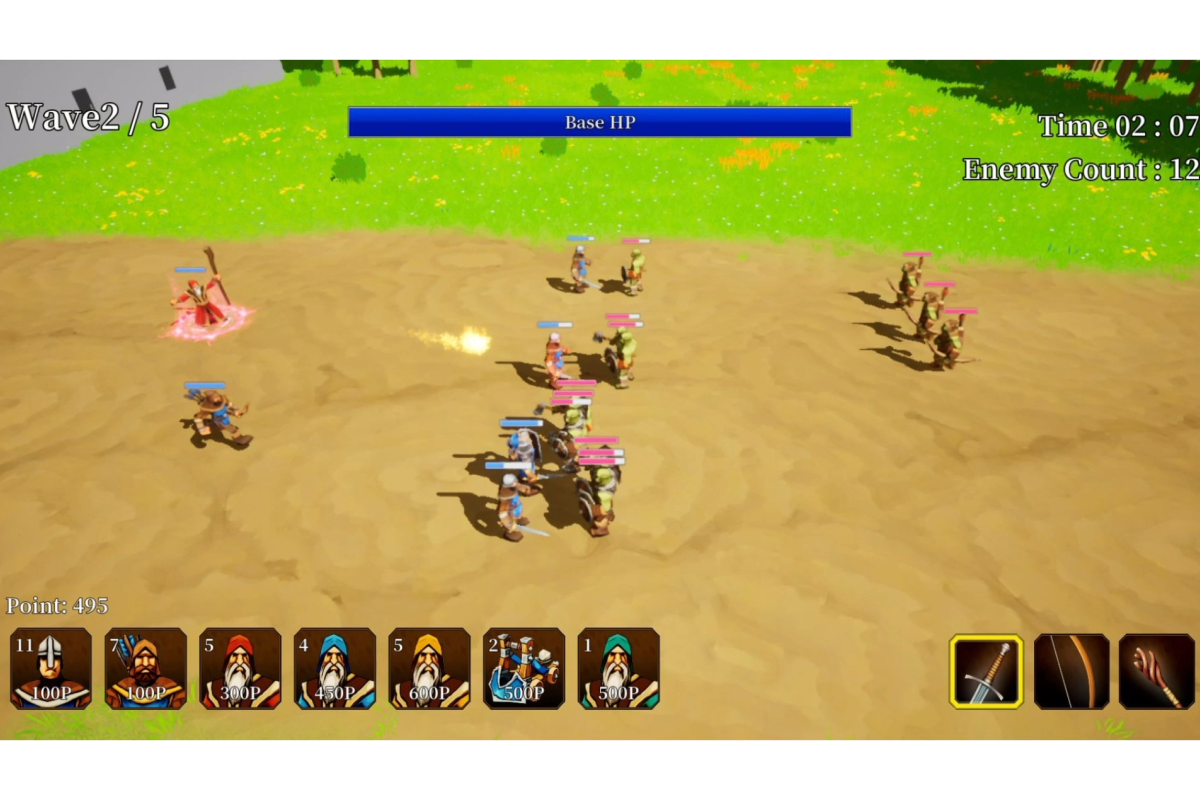Select the bearded archer unit costing 100P
Screen dimensions: 1200x800
[146, 668]
